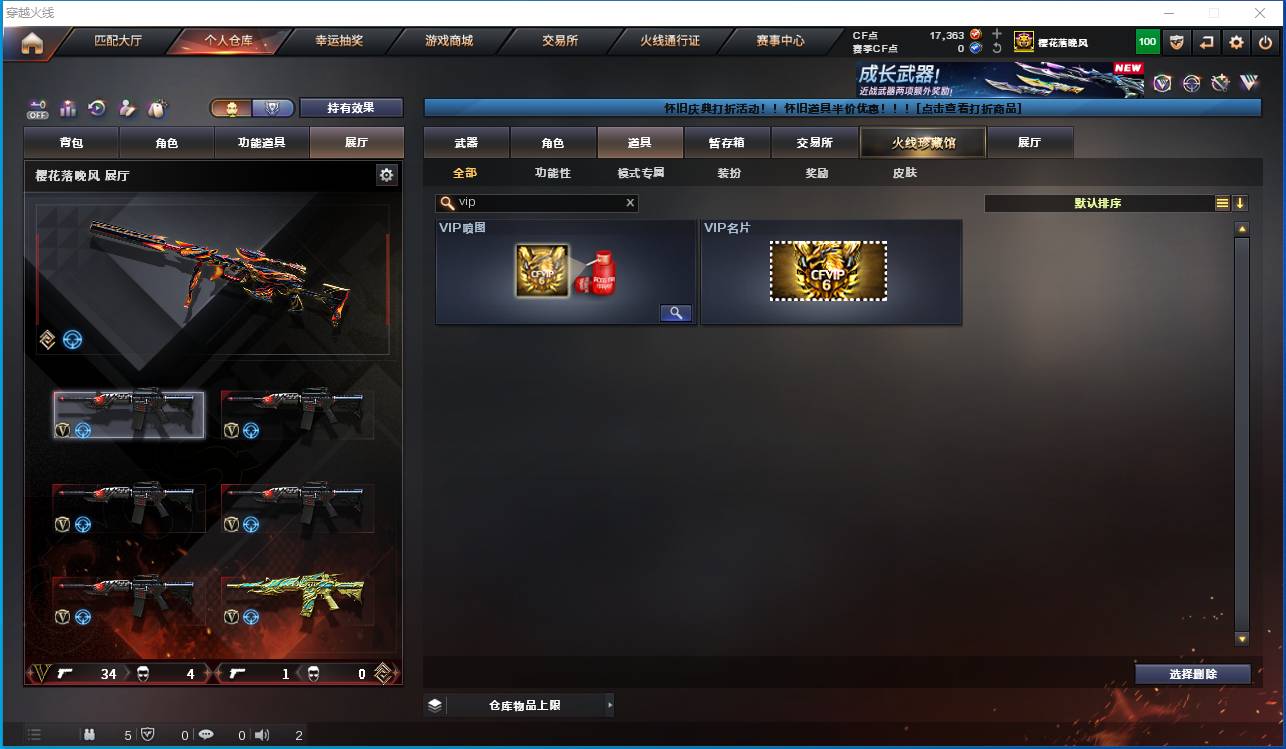The height and width of the screenshot is (749, 1286).
Task: Switch to the 武器 tab
Action: pos(464,142)
